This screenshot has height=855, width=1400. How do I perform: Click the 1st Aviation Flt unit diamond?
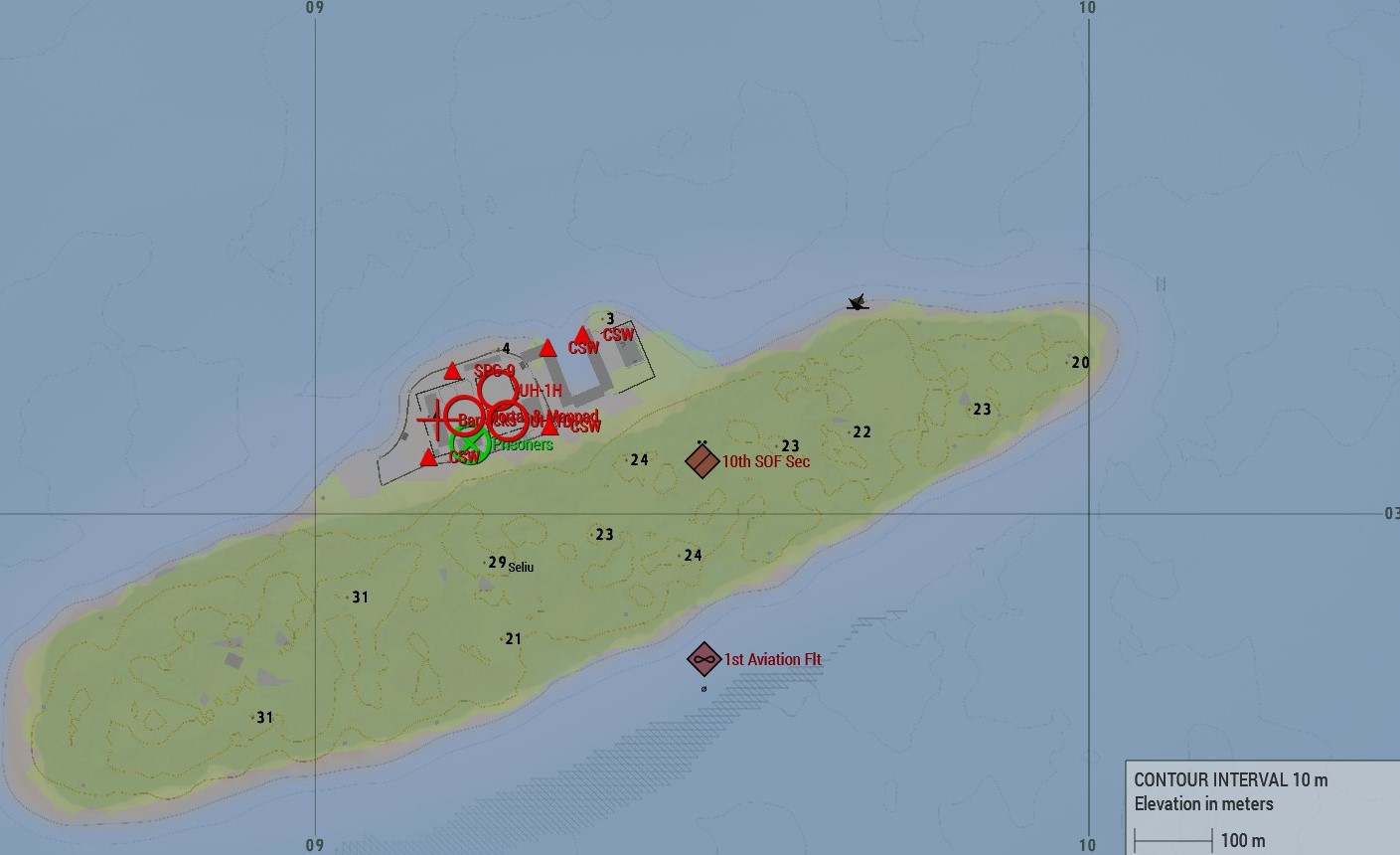tap(702, 658)
